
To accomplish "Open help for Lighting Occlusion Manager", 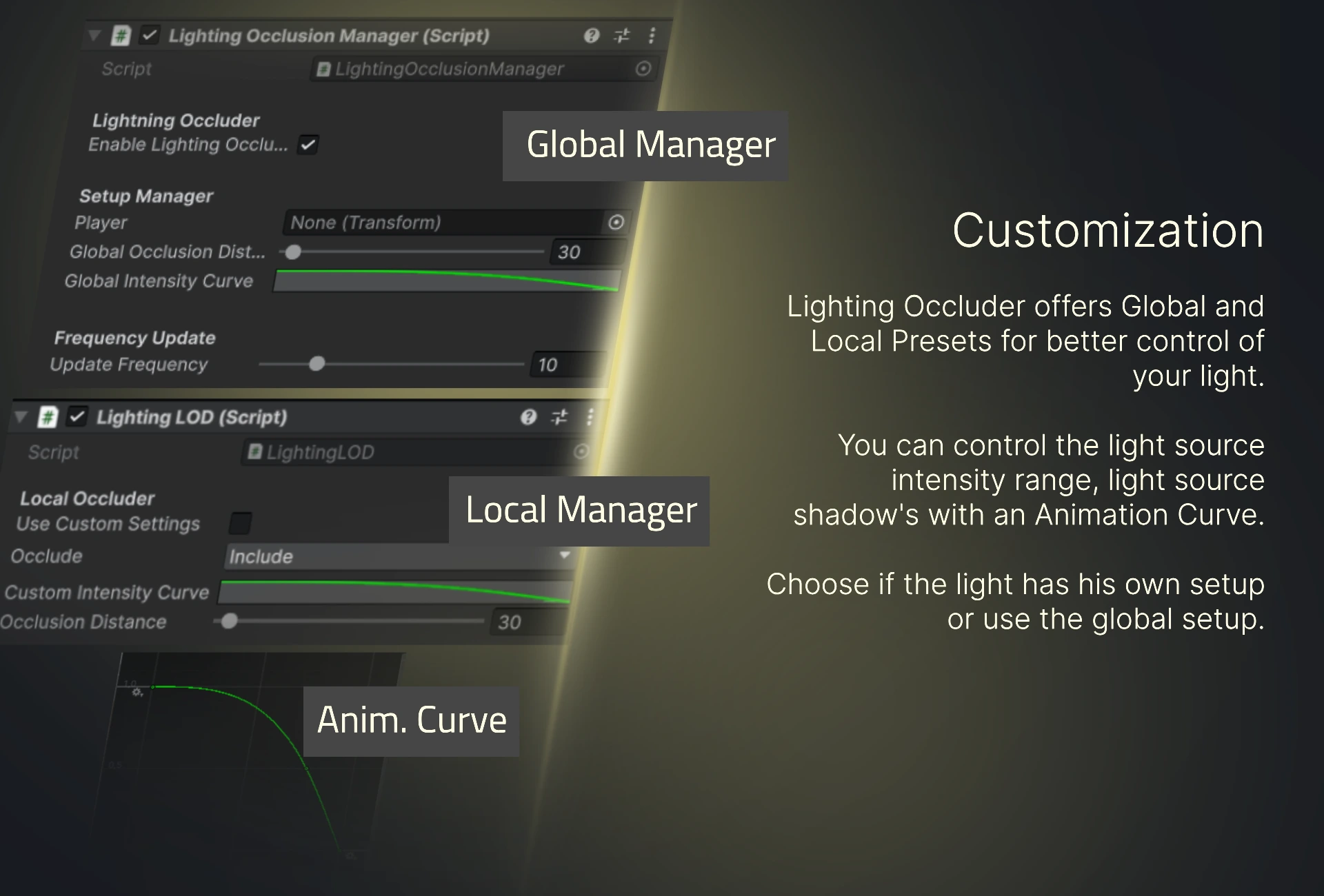I will point(591,36).
